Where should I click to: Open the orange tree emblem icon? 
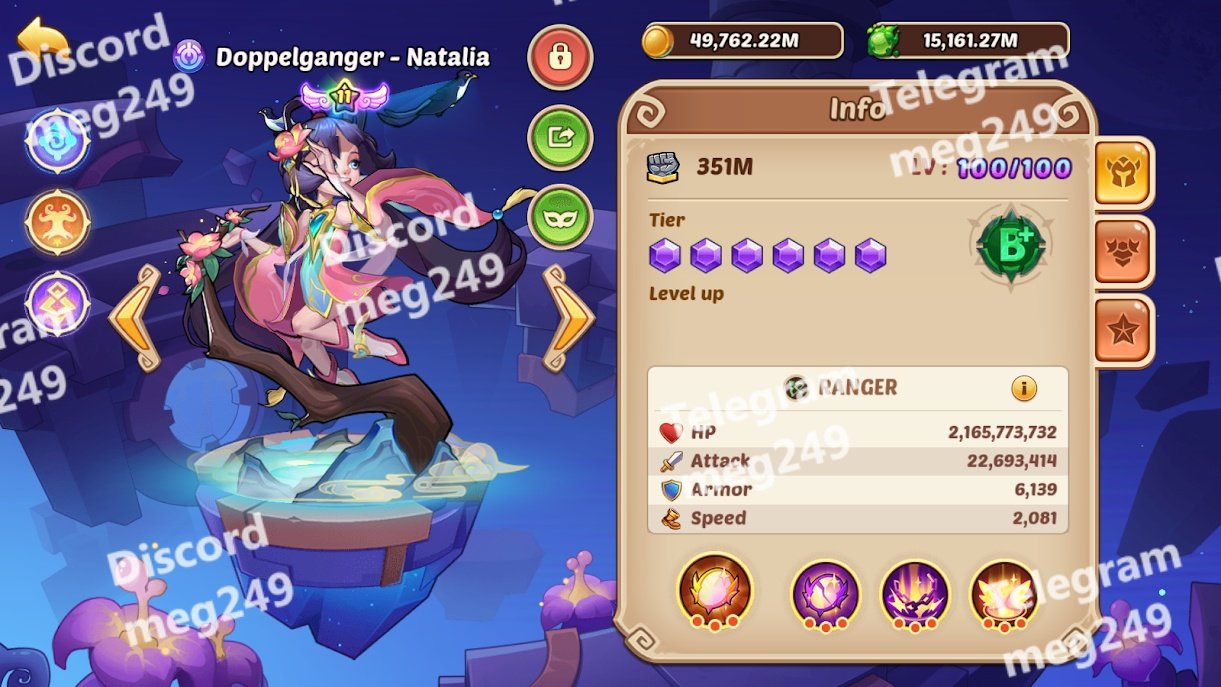[x=58, y=221]
